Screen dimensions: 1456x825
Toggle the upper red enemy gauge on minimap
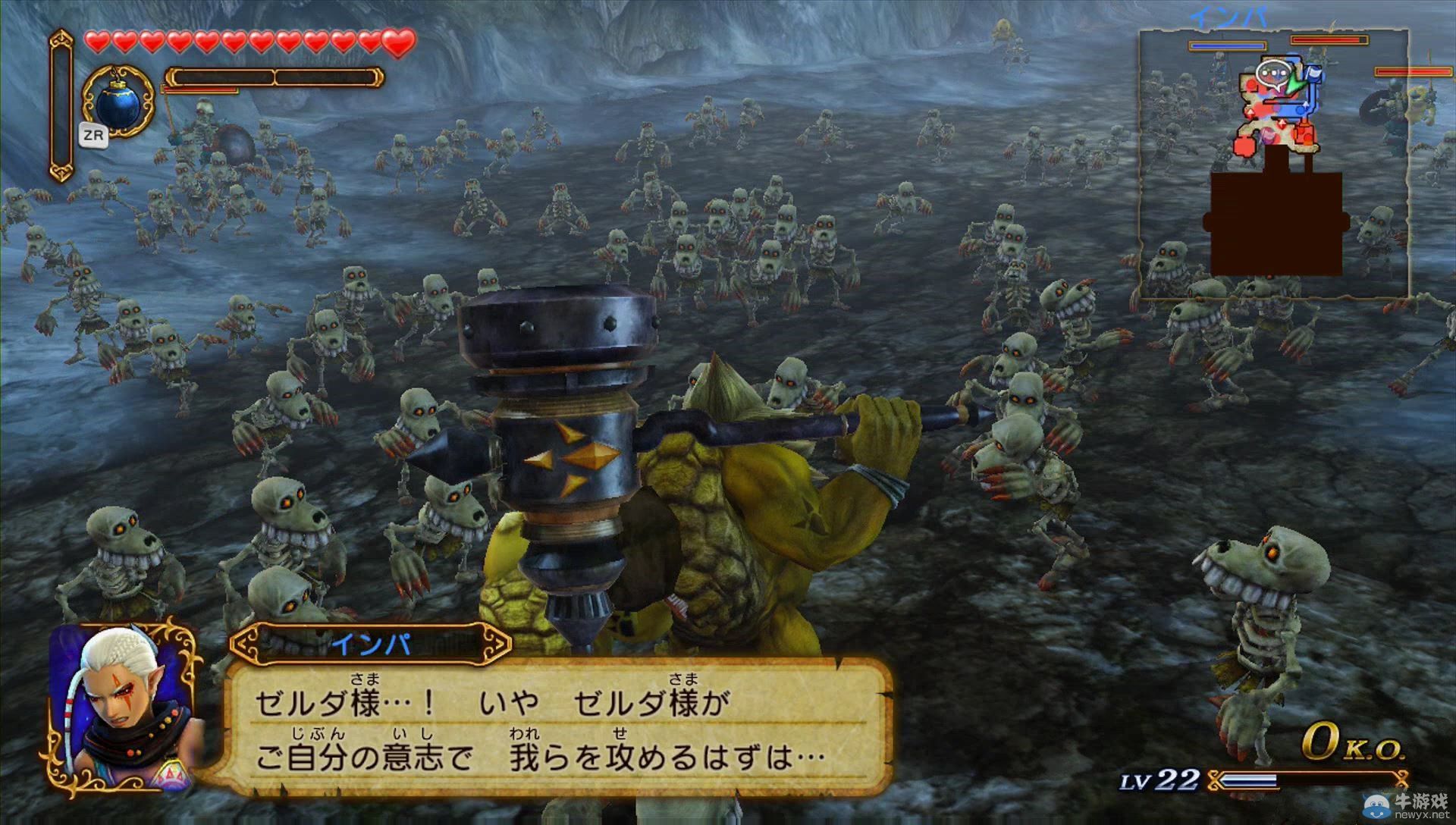[x=1329, y=39]
